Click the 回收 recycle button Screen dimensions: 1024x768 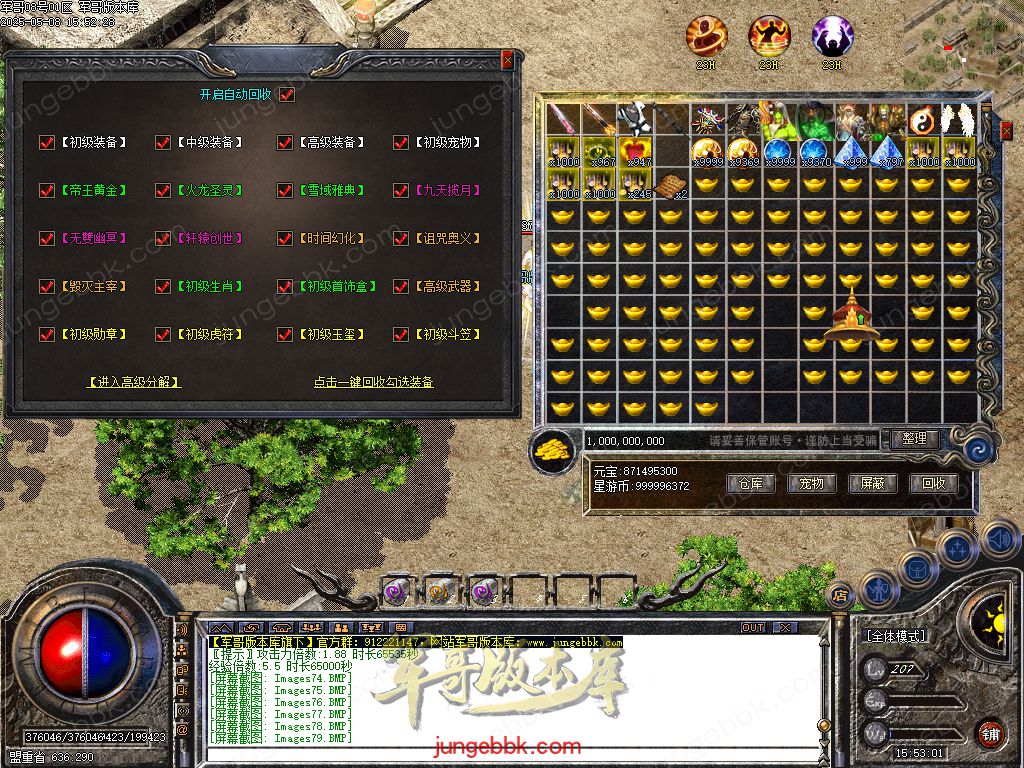point(933,483)
